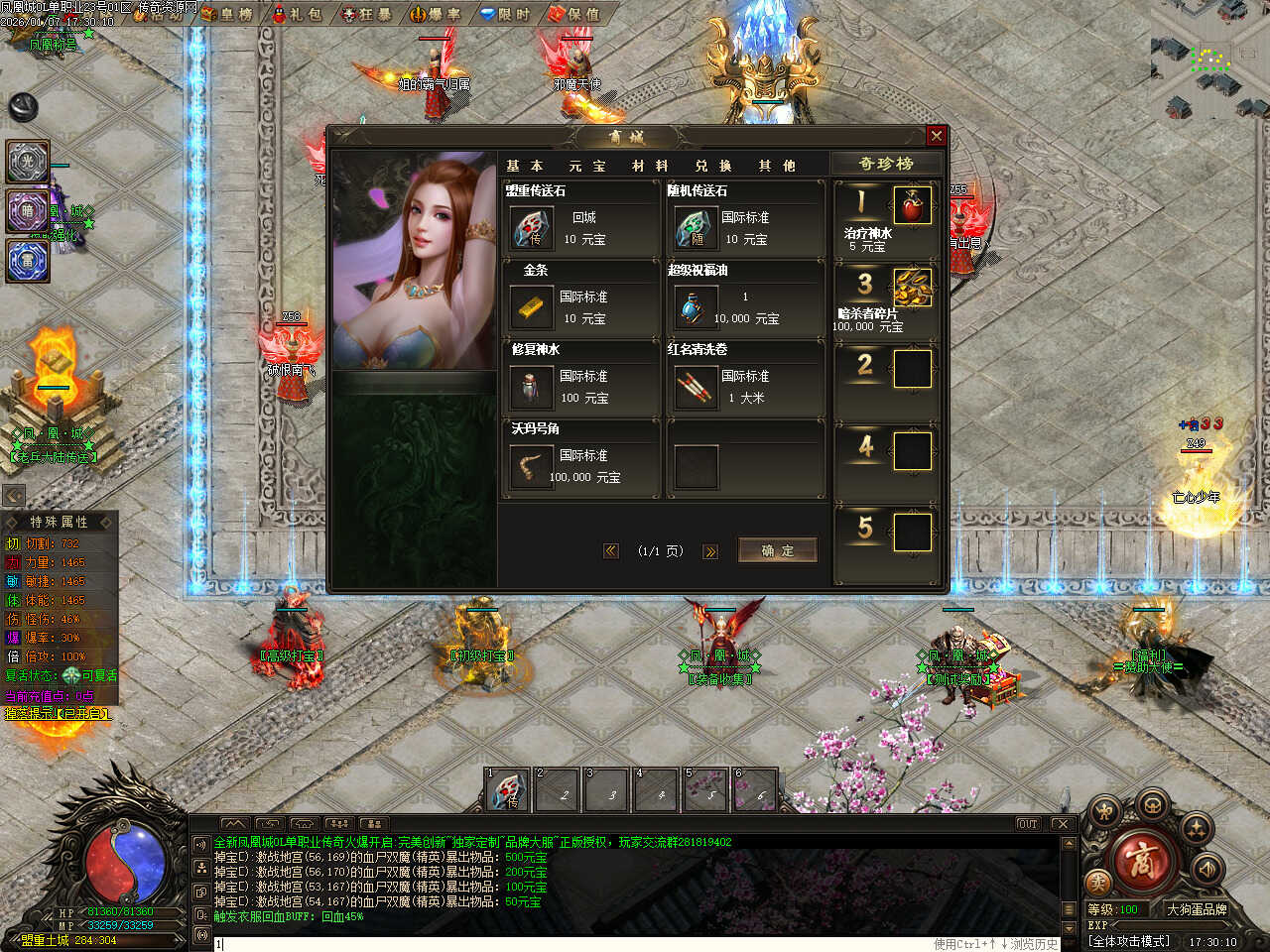
Task: Pick the 金条 gold bar item
Action: click(532, 307)
